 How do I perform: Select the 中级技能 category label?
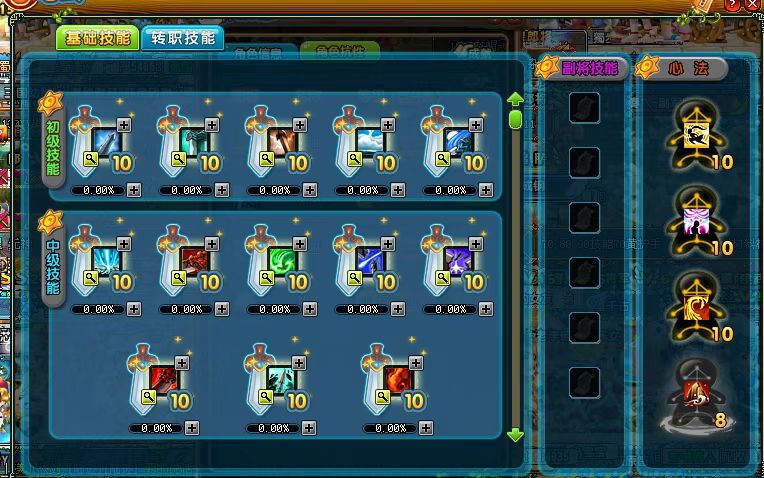pos(54,263)
